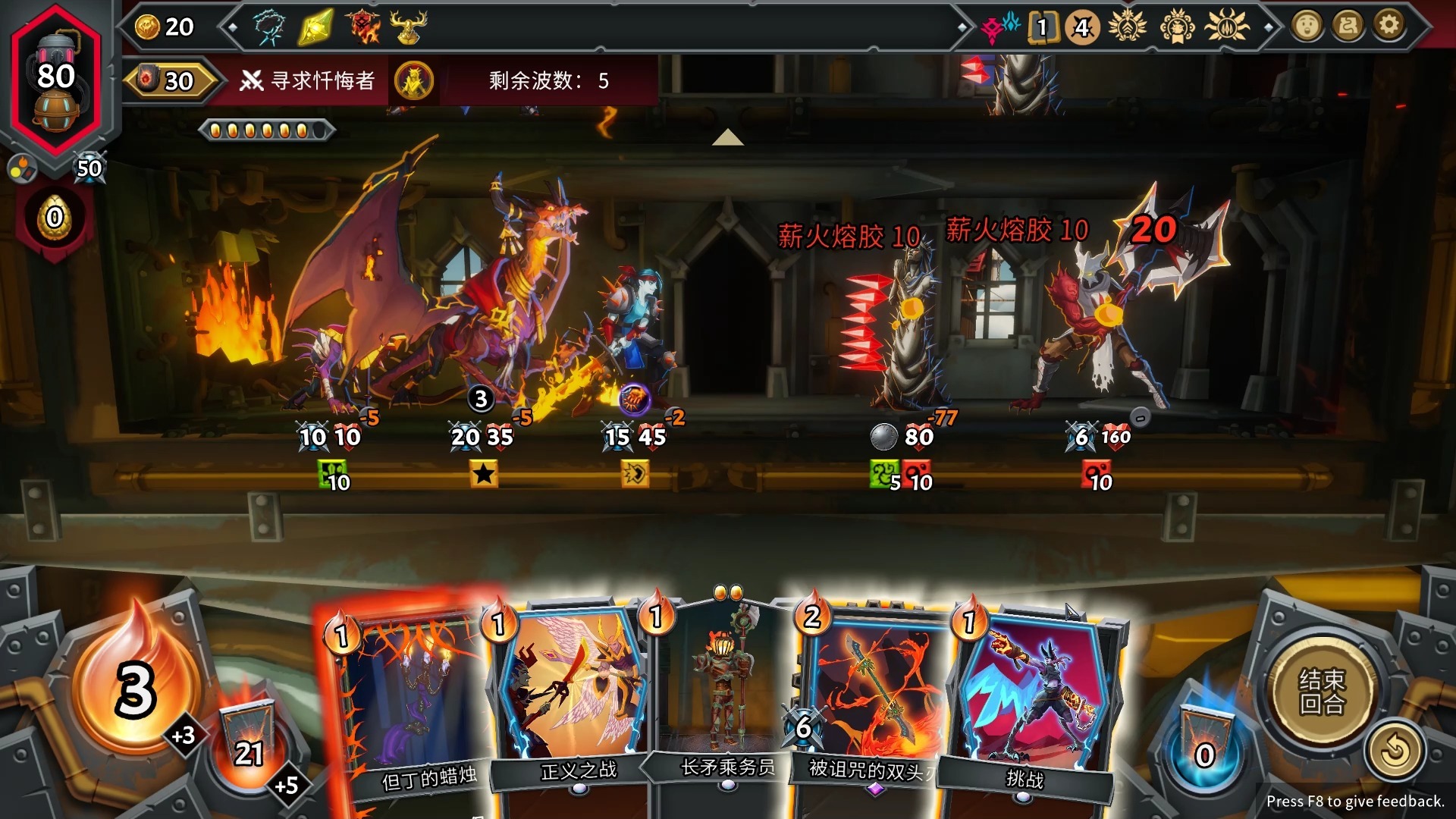Open the settings gear menu
This screenshot has height=819, width=1456.
[1389, 27]
